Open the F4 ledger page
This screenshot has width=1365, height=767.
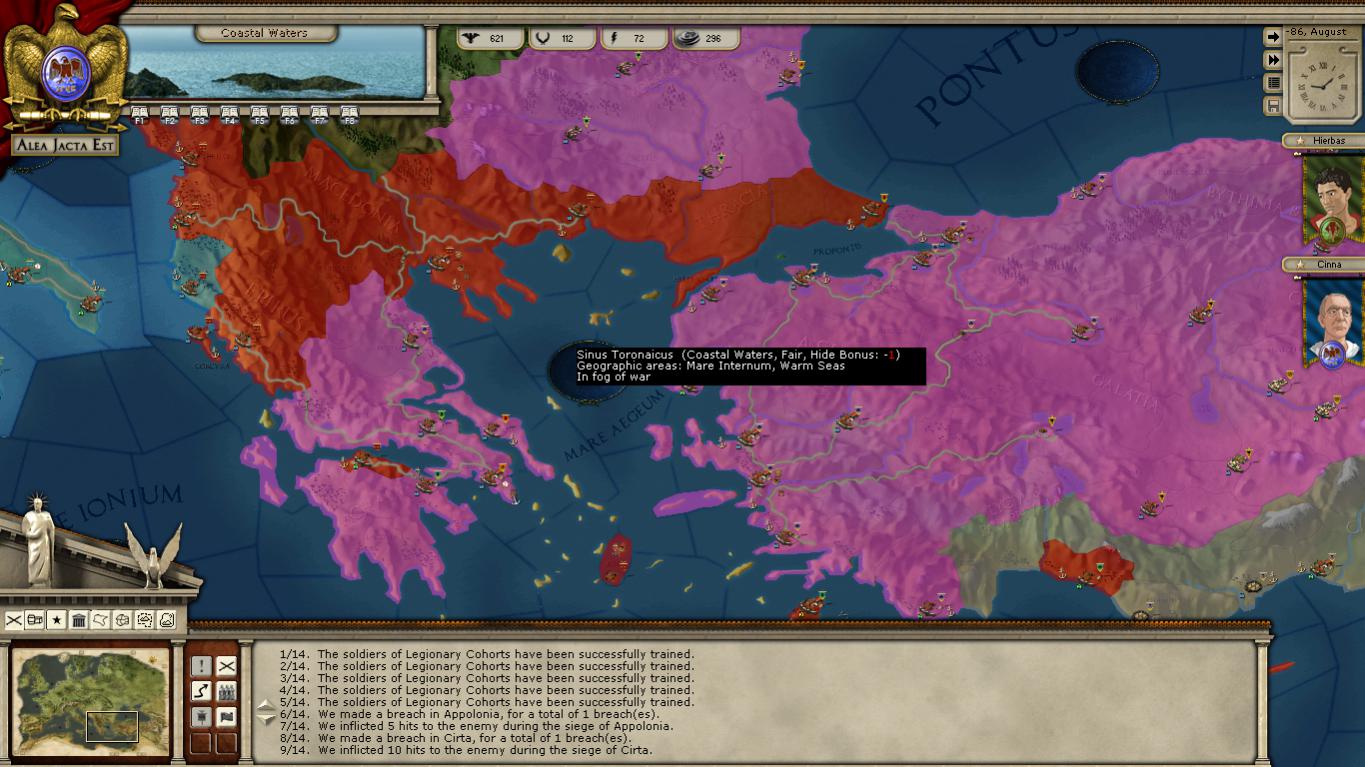coord(230,114)
